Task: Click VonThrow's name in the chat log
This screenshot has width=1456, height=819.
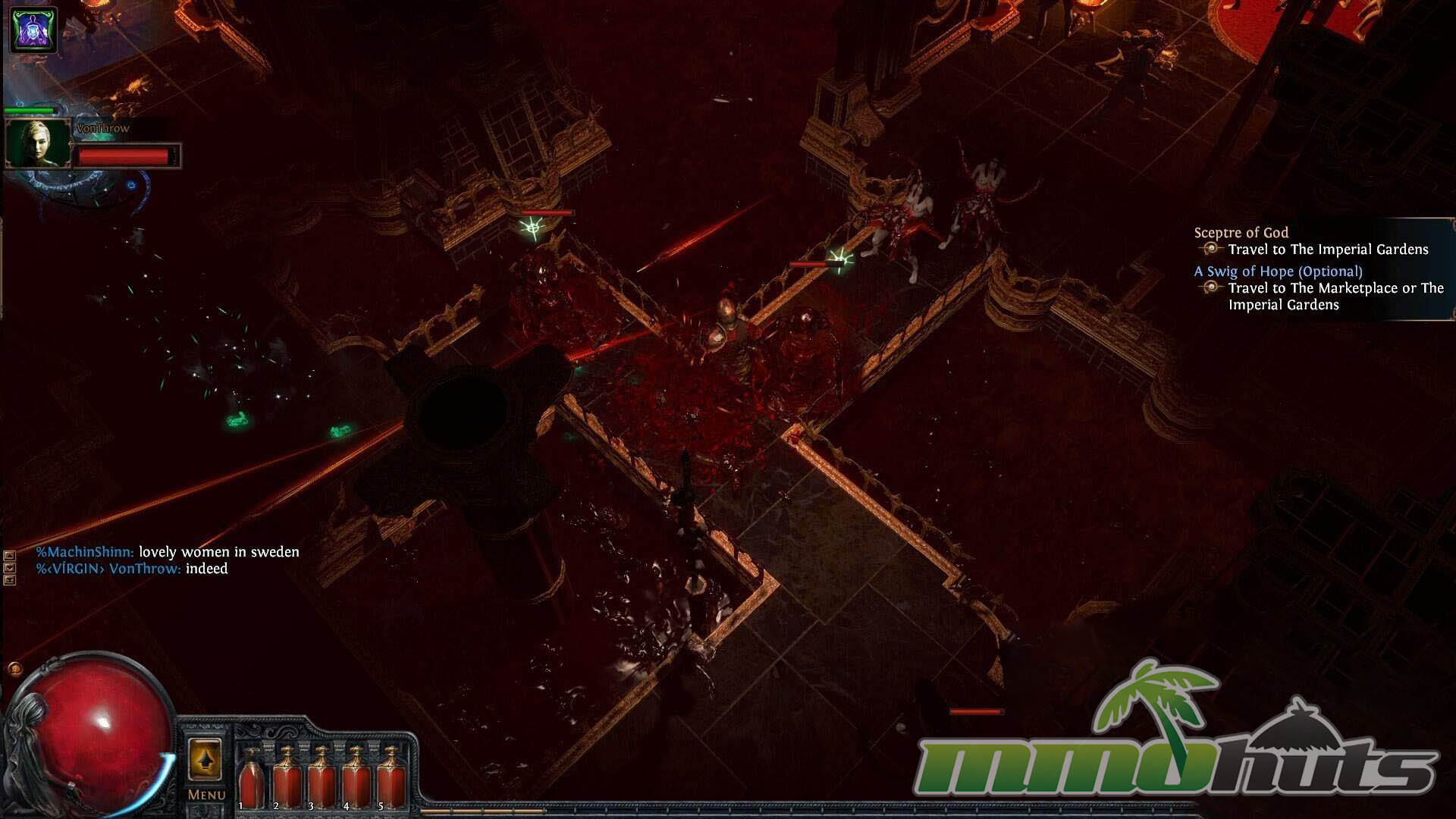Action: (x=144, y=569)
